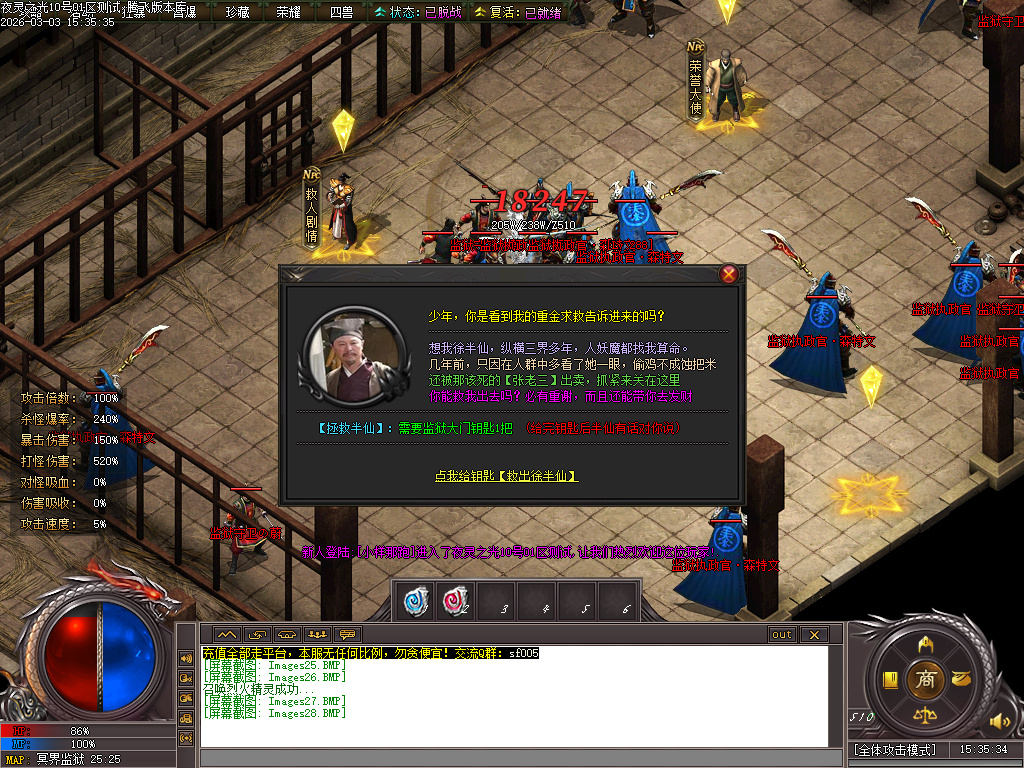Click the chat panel's out button
This screenshot has height=768, width=1024.
(x=782, y=634)
